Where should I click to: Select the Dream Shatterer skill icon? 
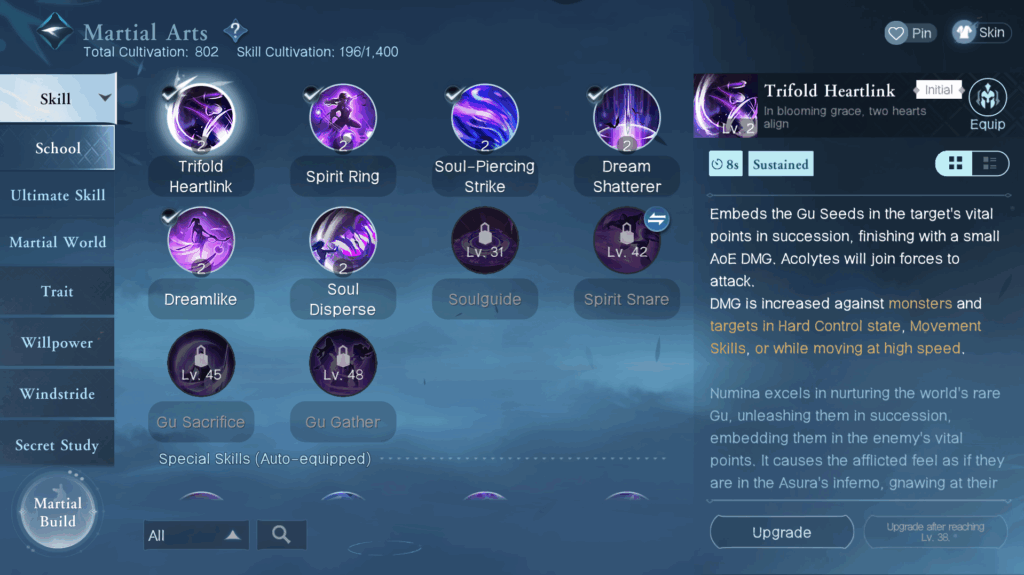pos(626,118)
